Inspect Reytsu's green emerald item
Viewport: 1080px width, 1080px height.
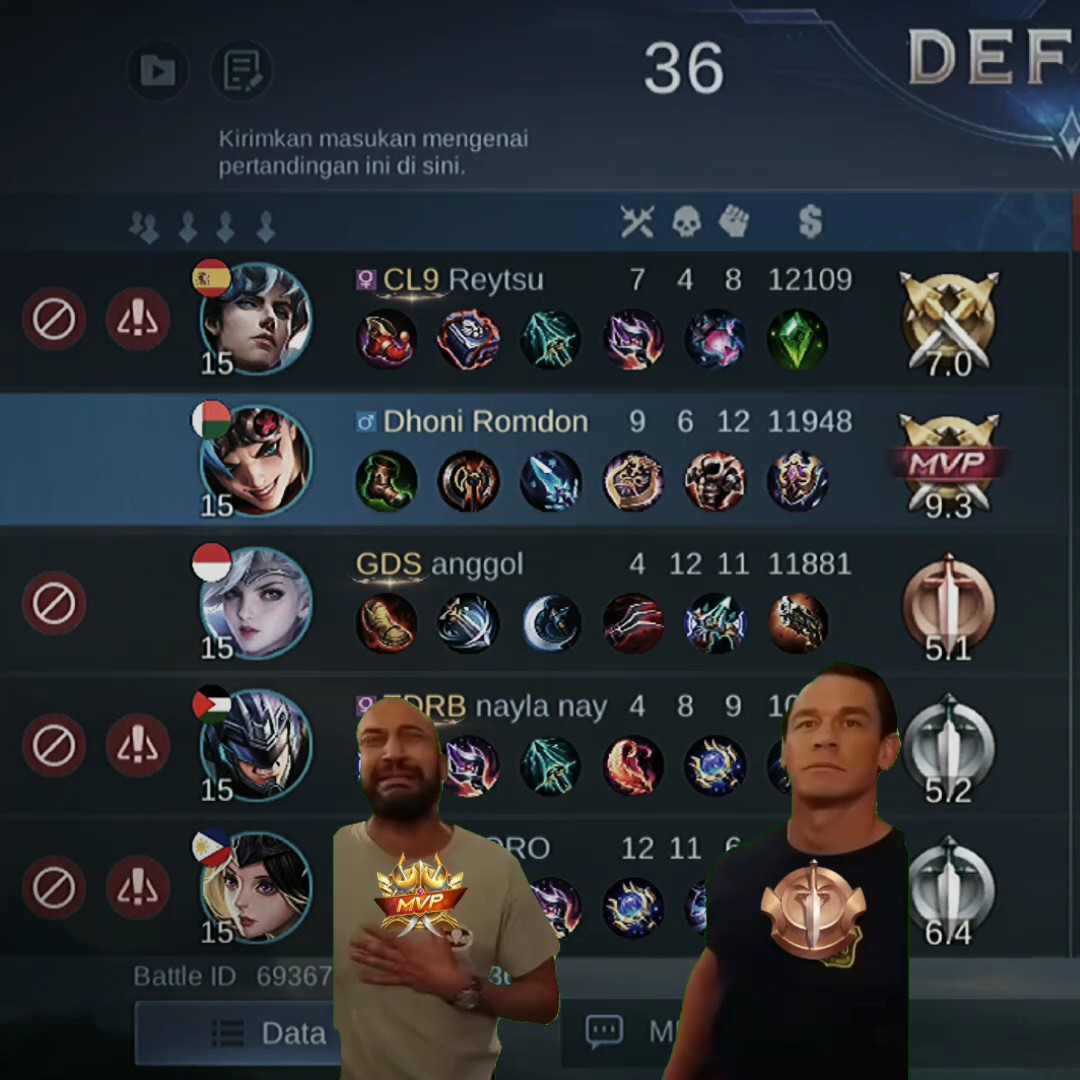coord(797,339)
